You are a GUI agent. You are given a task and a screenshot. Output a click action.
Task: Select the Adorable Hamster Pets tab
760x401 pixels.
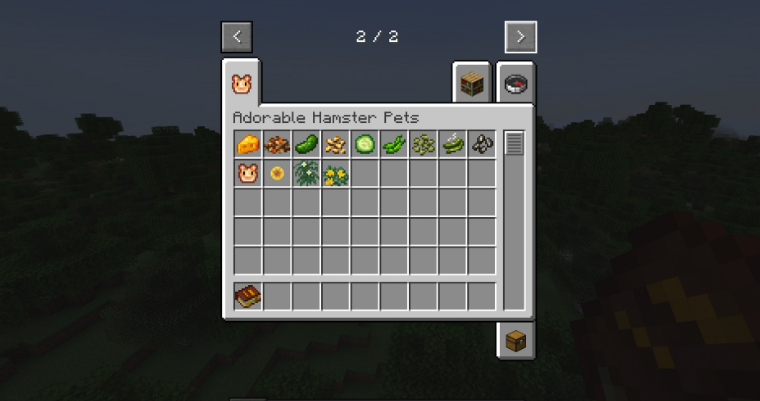click(241, 83)
